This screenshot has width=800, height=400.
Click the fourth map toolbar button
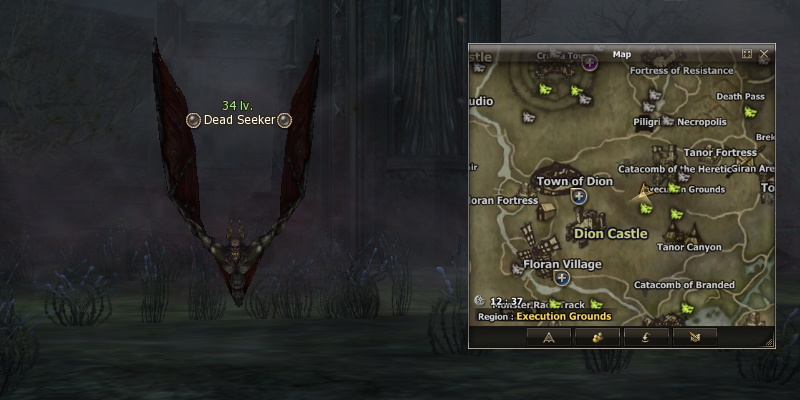tap(695, 337)
